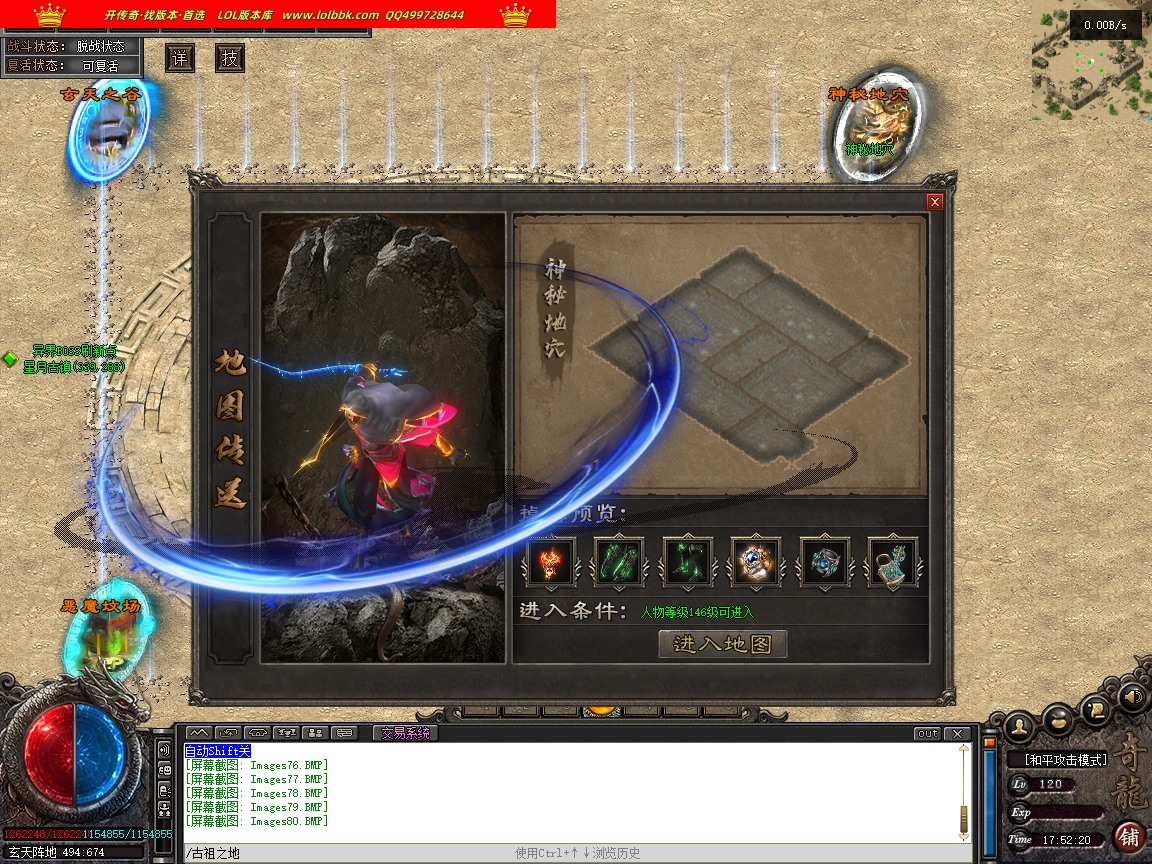Open the 技 skills button
This screenshot has height=864, width=1152.
coord(230,59)
